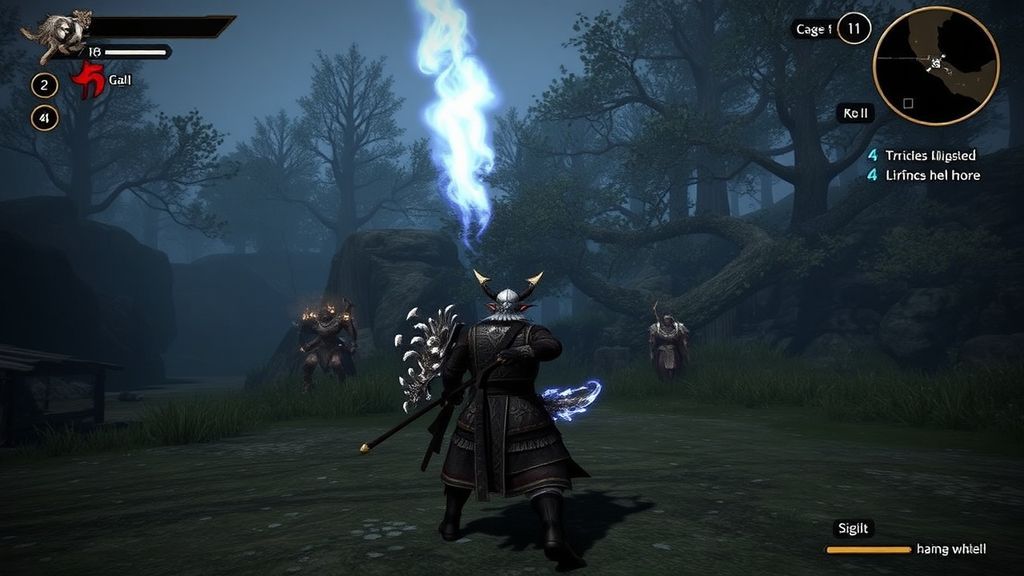Image resolution: width=1024 pixels, height=576 pixels.
Task: Select the circle showing 11
Action: click(x=853, y=29)
